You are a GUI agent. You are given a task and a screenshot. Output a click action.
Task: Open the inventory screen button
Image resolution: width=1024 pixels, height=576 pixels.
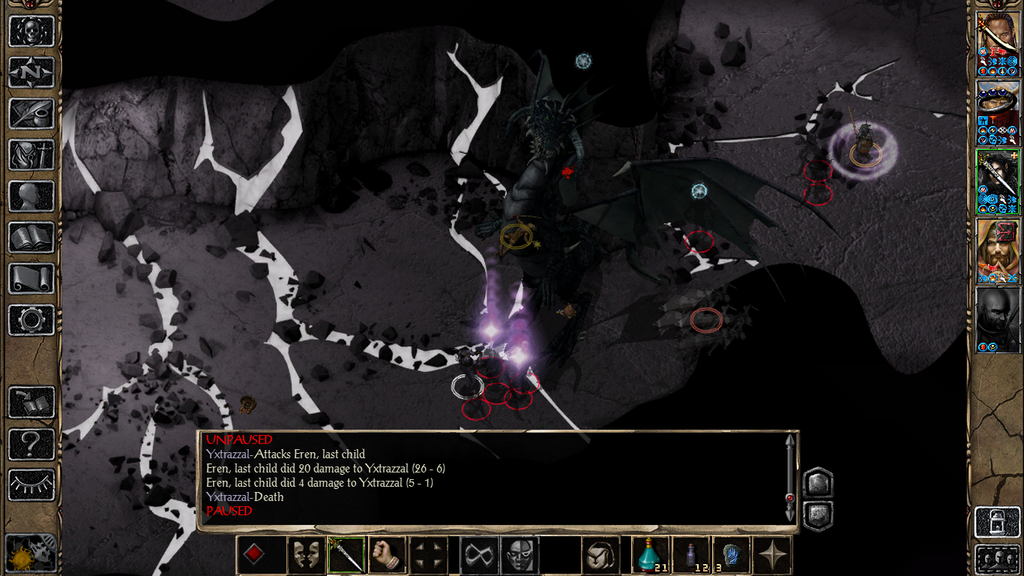[x=30, y=155]
